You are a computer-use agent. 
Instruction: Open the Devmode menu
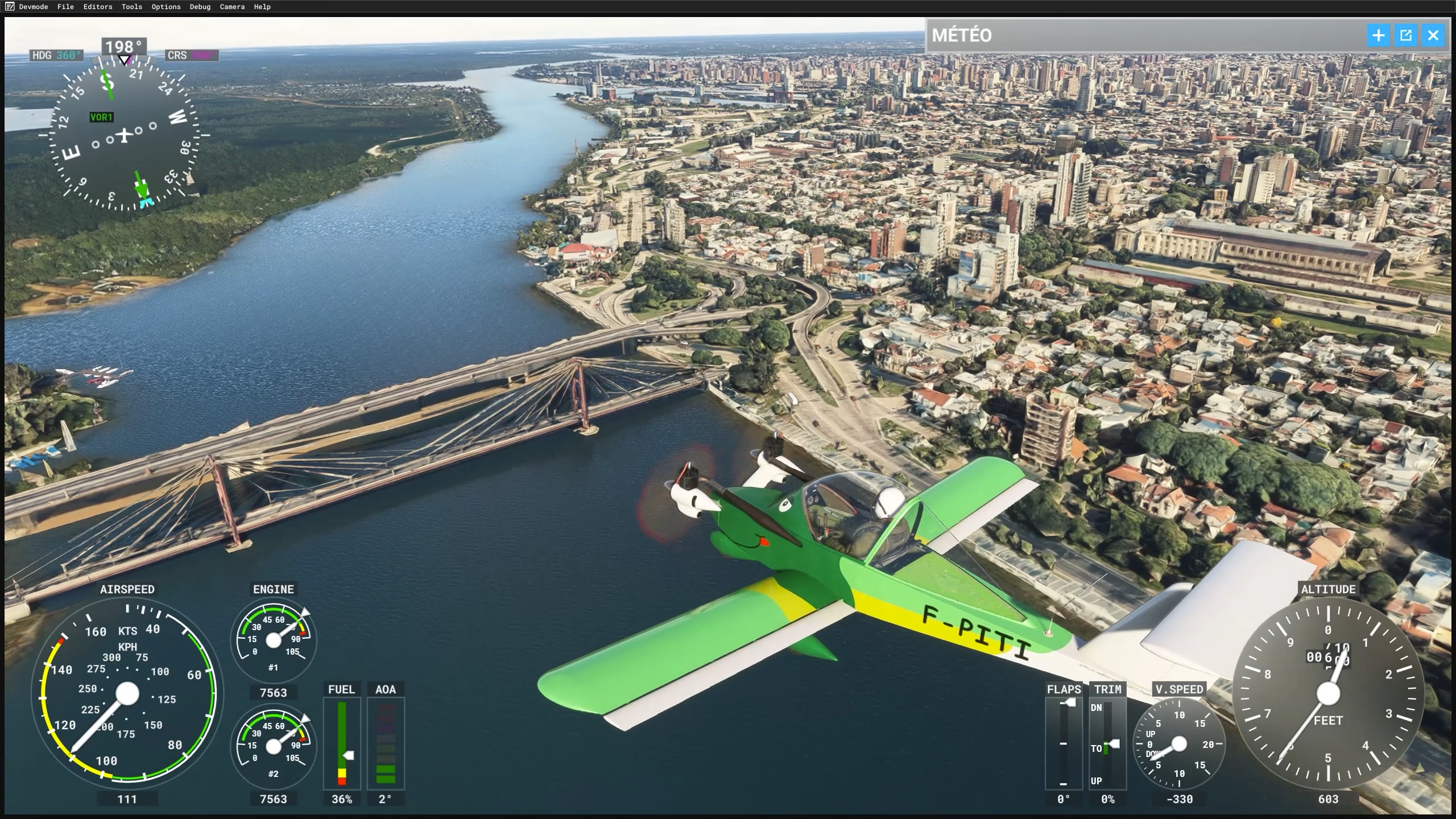click(33, 7)
